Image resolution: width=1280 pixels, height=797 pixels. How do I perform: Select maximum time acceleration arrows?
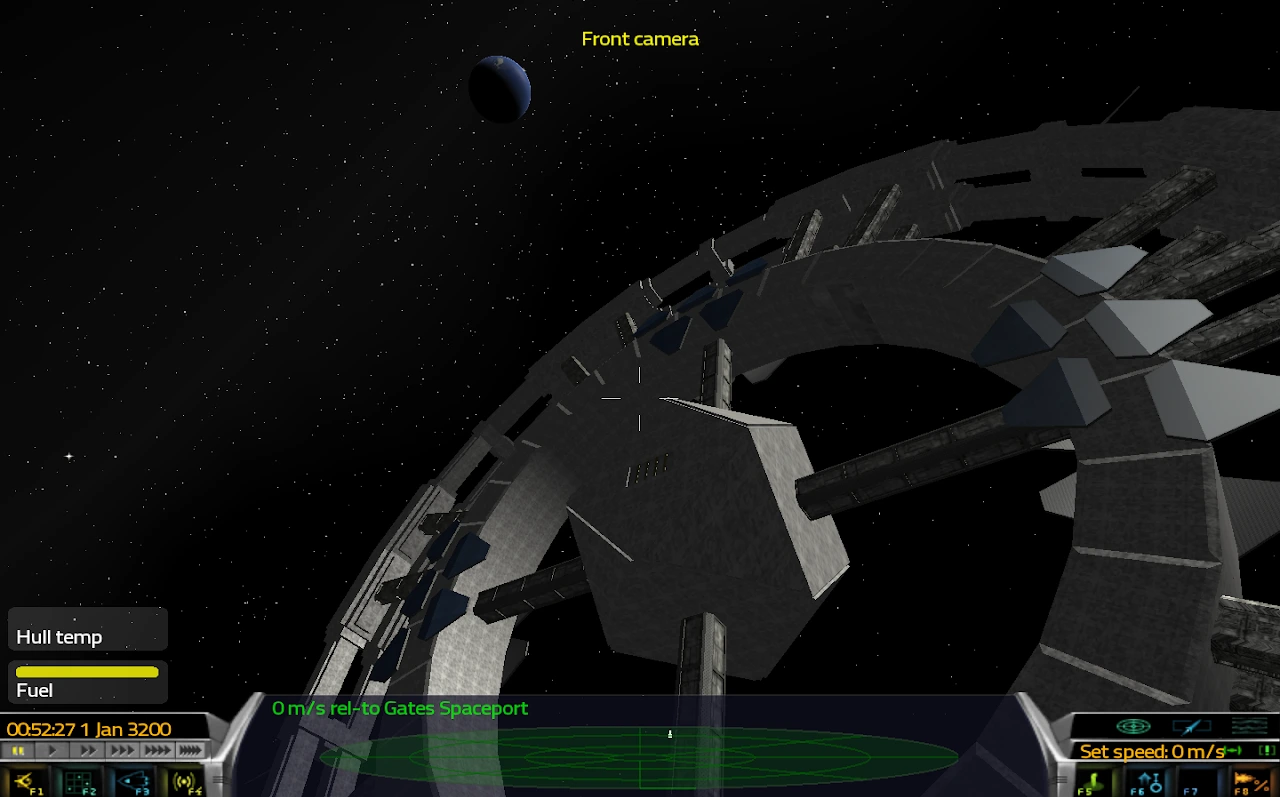(x=191, y=749)
